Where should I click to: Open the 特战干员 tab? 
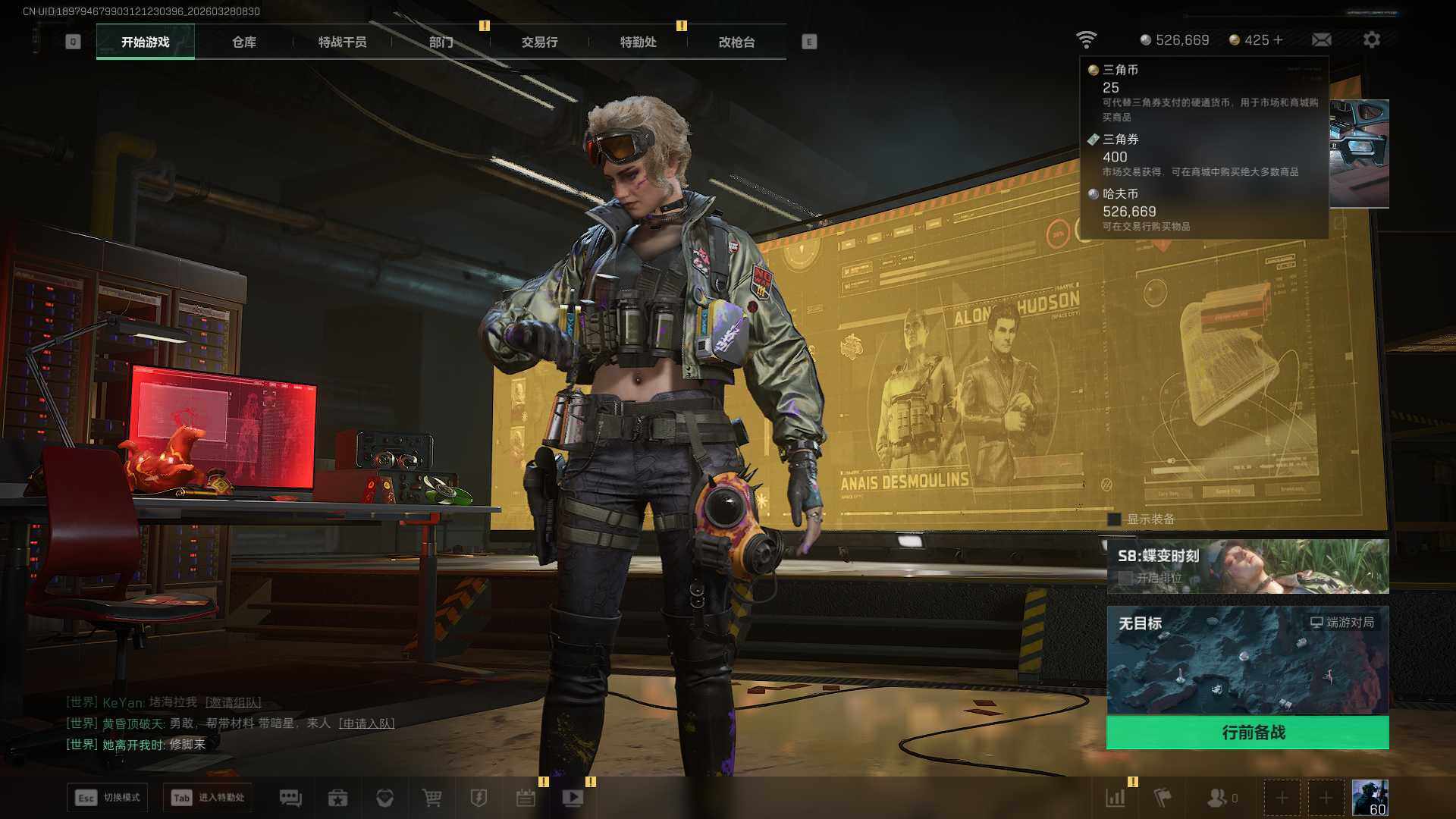(342, 42)
